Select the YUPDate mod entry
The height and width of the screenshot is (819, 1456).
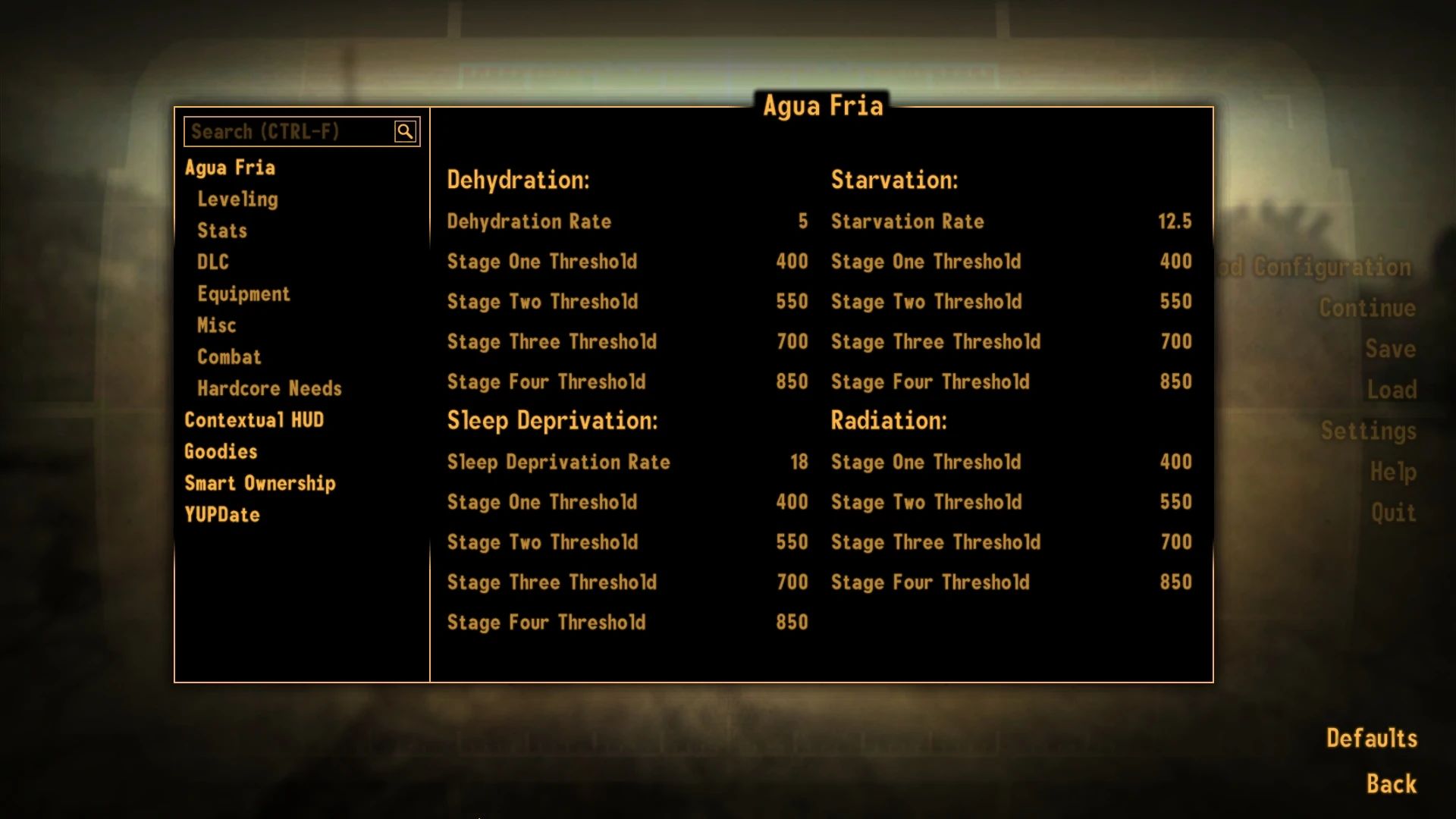221,514
